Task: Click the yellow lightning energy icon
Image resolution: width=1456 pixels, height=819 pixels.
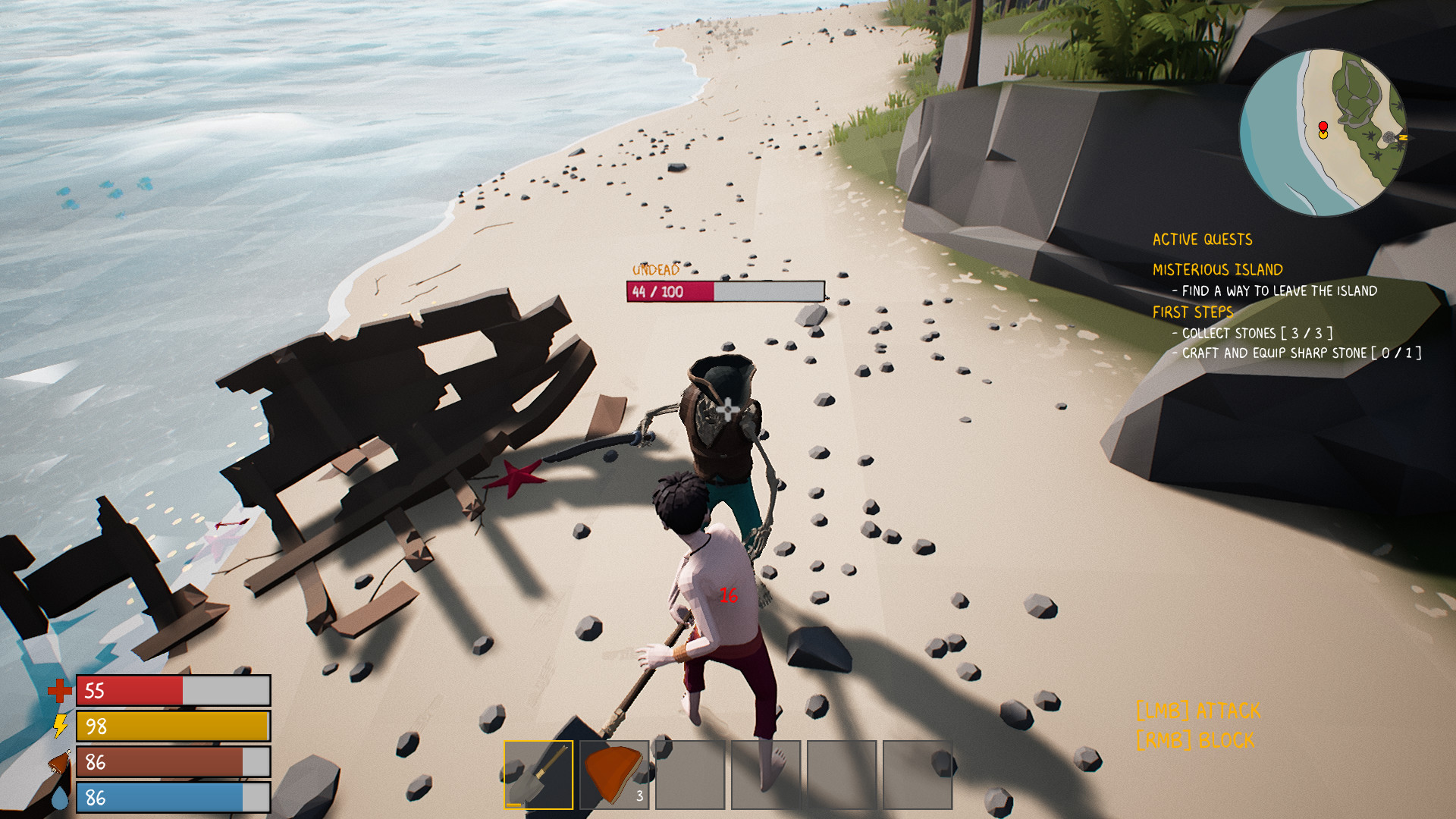Action: tap(60, 726)
